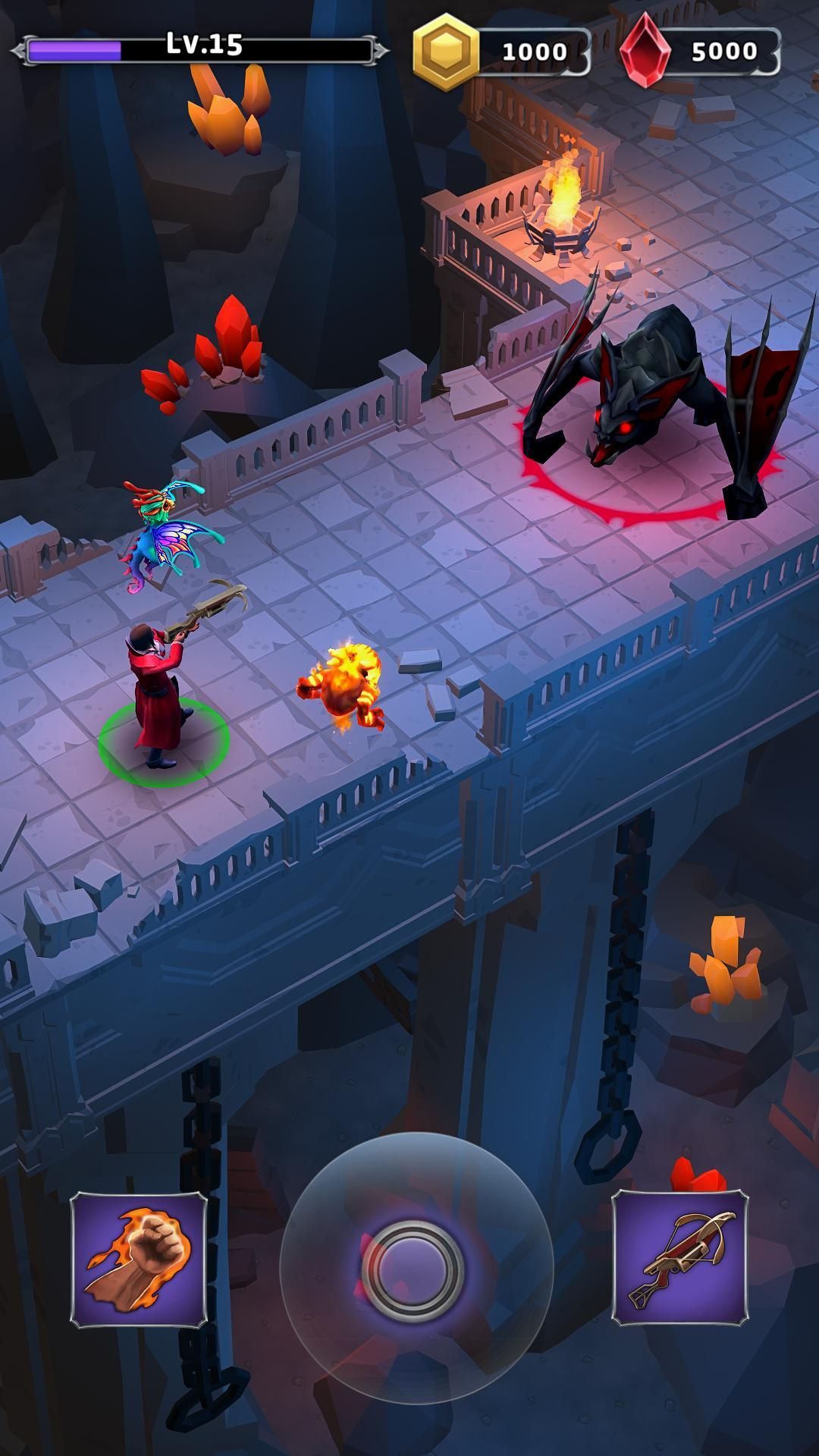Select the red gem currency icon
The height and width of the screenshot is (1456, 819).
click(645, 52)
